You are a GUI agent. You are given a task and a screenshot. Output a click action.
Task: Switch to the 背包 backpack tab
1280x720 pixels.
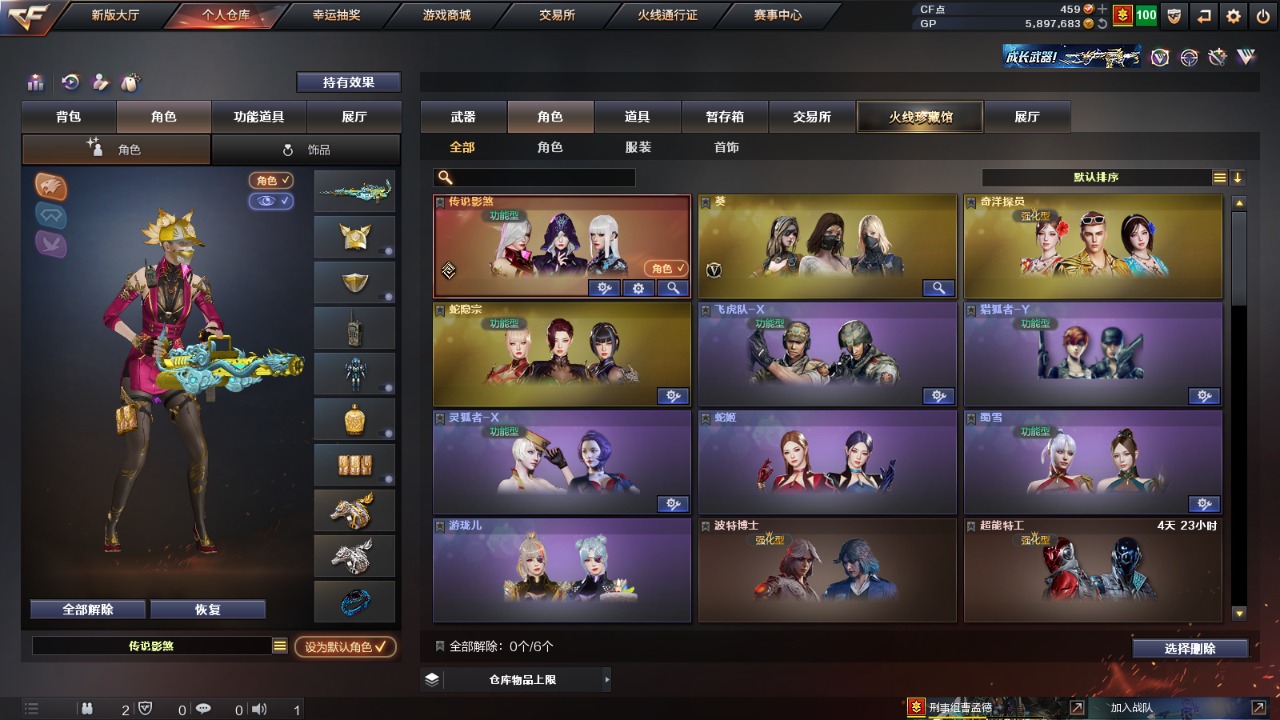point(69,117)
